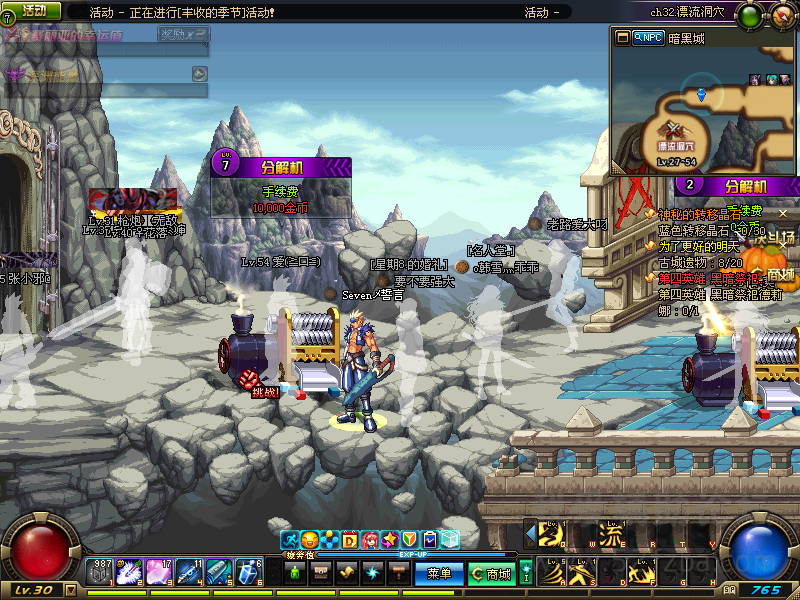Activate the 流 skill icon
The height and width of the screenshot is (600, 800).
tap(610, 534)
